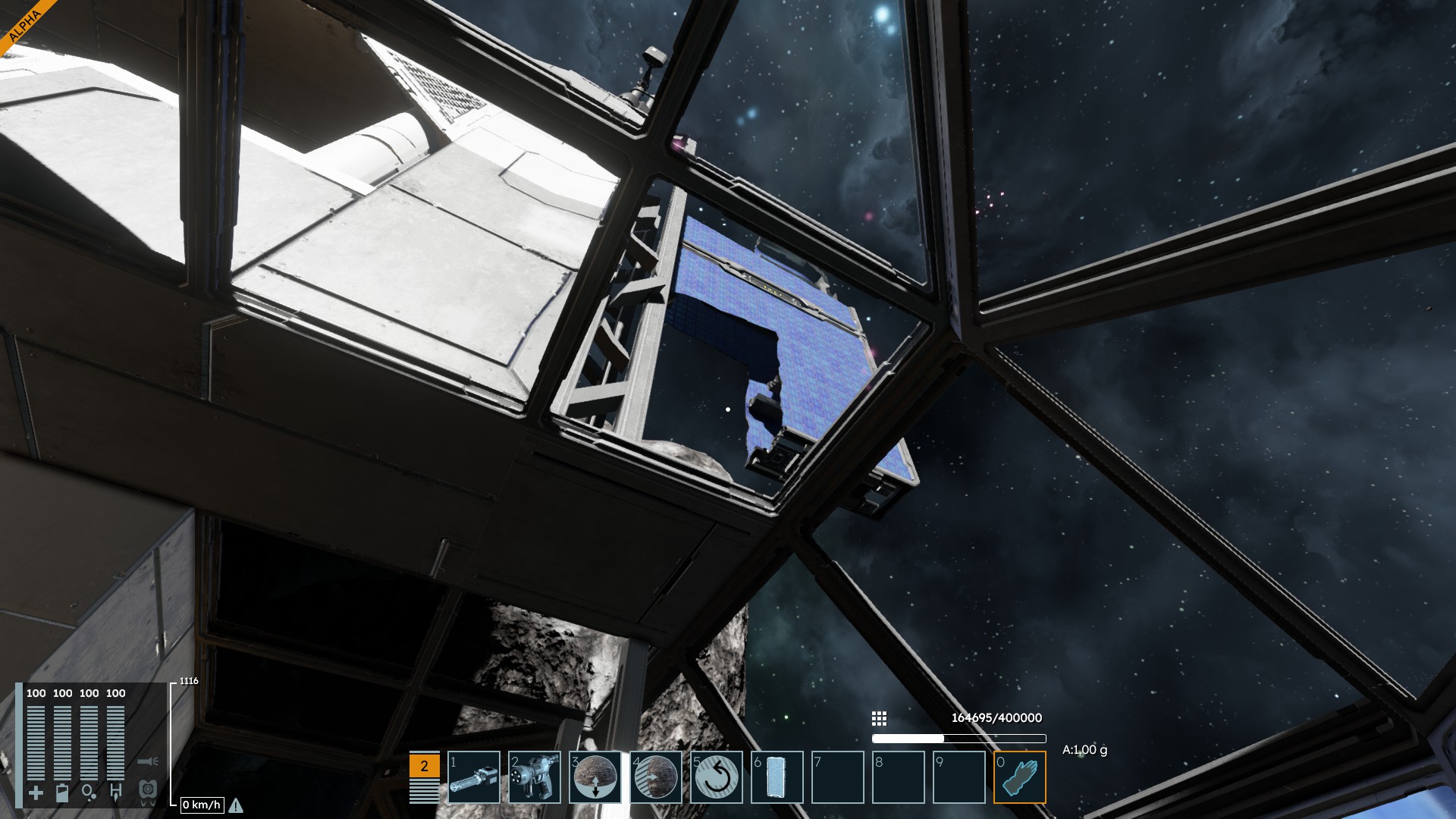The height and width of the screenshot is (819, 1456).
Task: Toggle the flashlight icon
Action: point(148,761)
